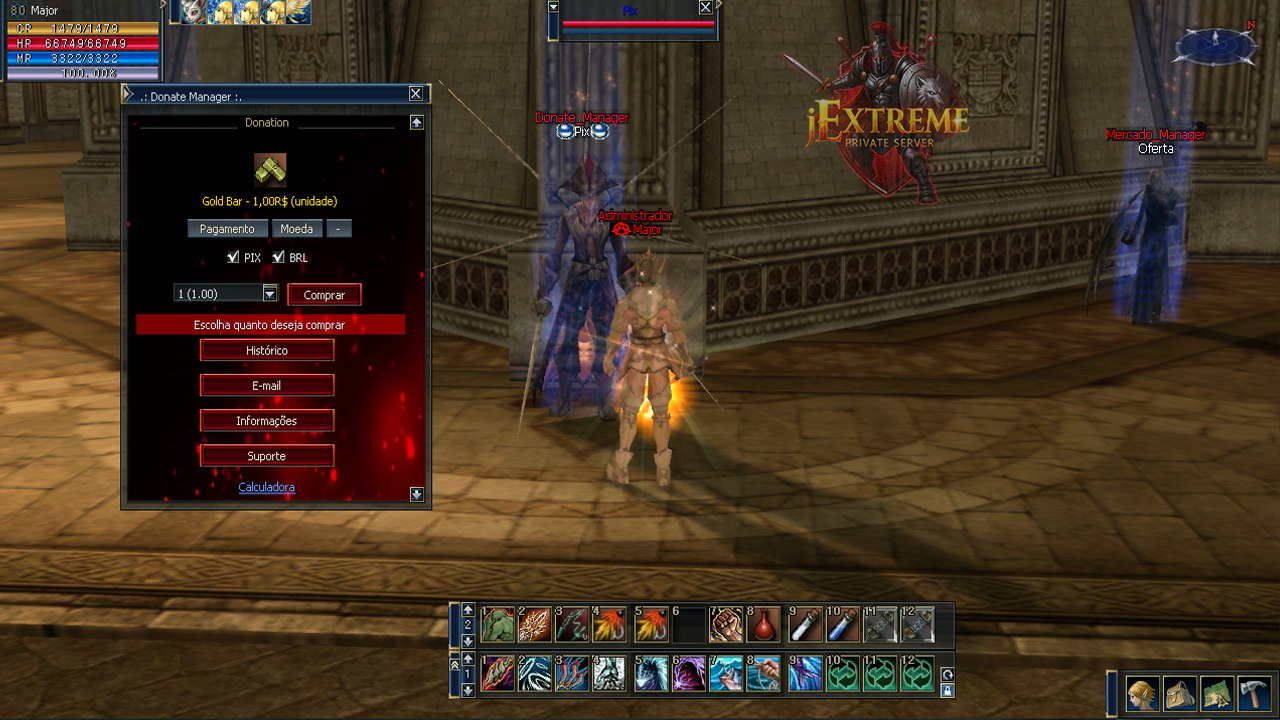Use the red potion flask in the hotbar
The height and width of the screenshot is (720, 1280).
tap(765, 625)
